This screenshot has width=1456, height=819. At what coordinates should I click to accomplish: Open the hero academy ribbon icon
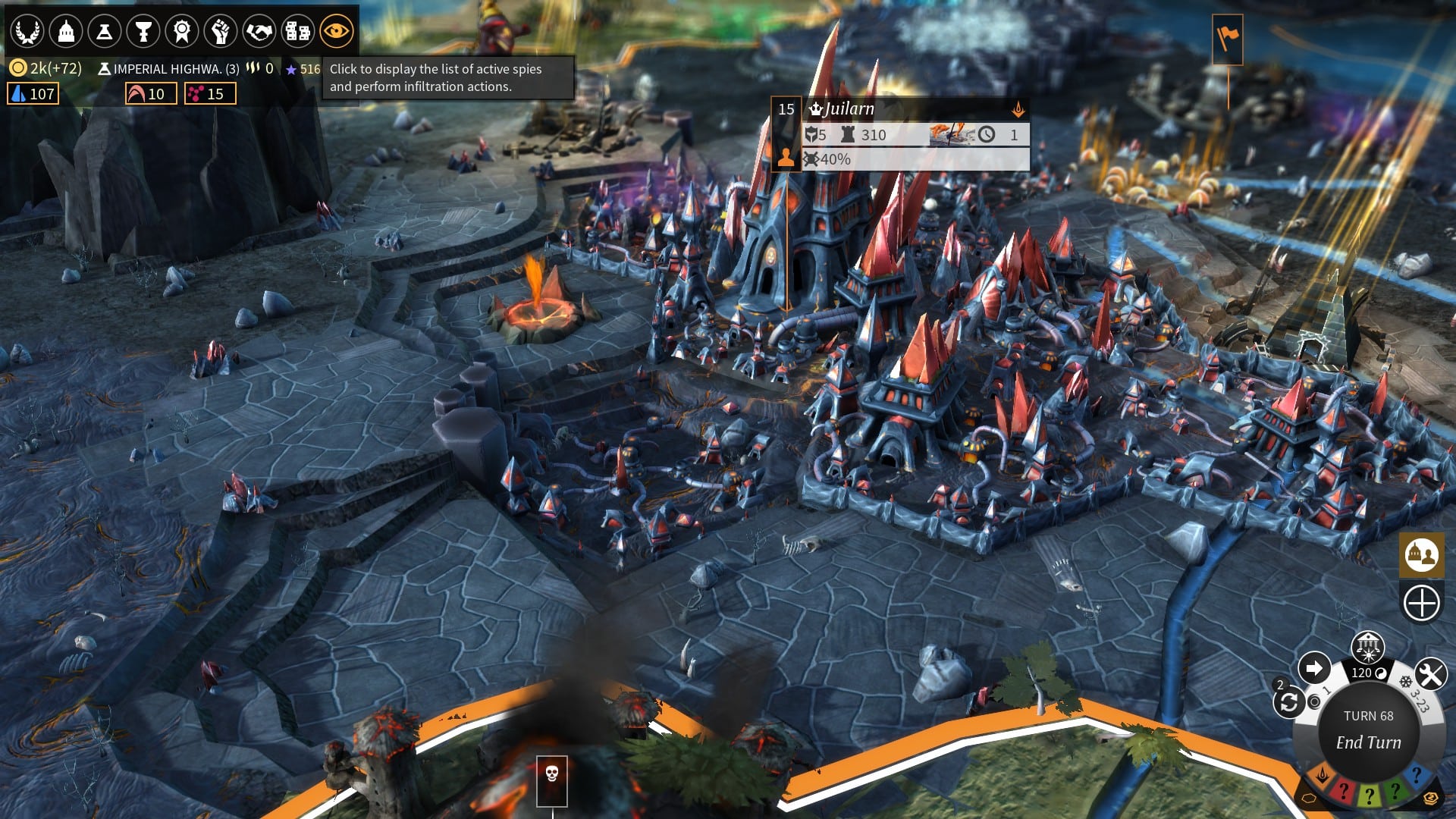(x=182, y=32)
